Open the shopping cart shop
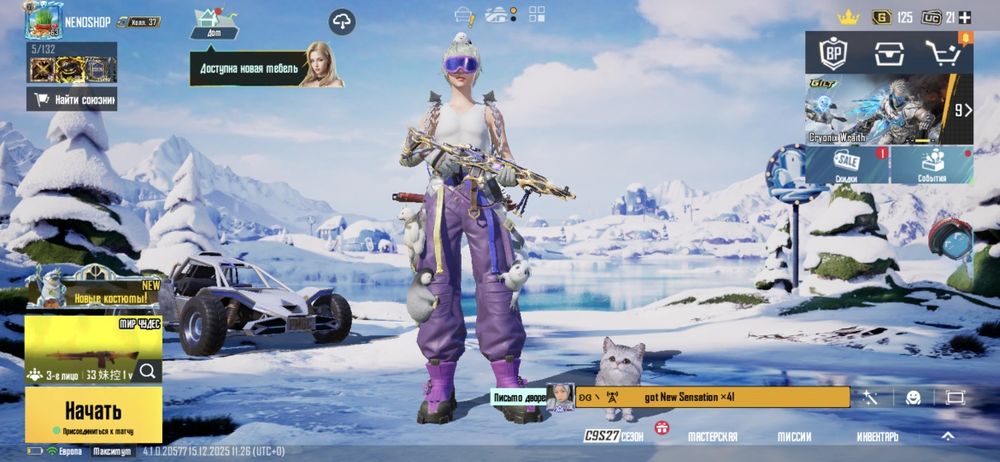 [942, 54]
